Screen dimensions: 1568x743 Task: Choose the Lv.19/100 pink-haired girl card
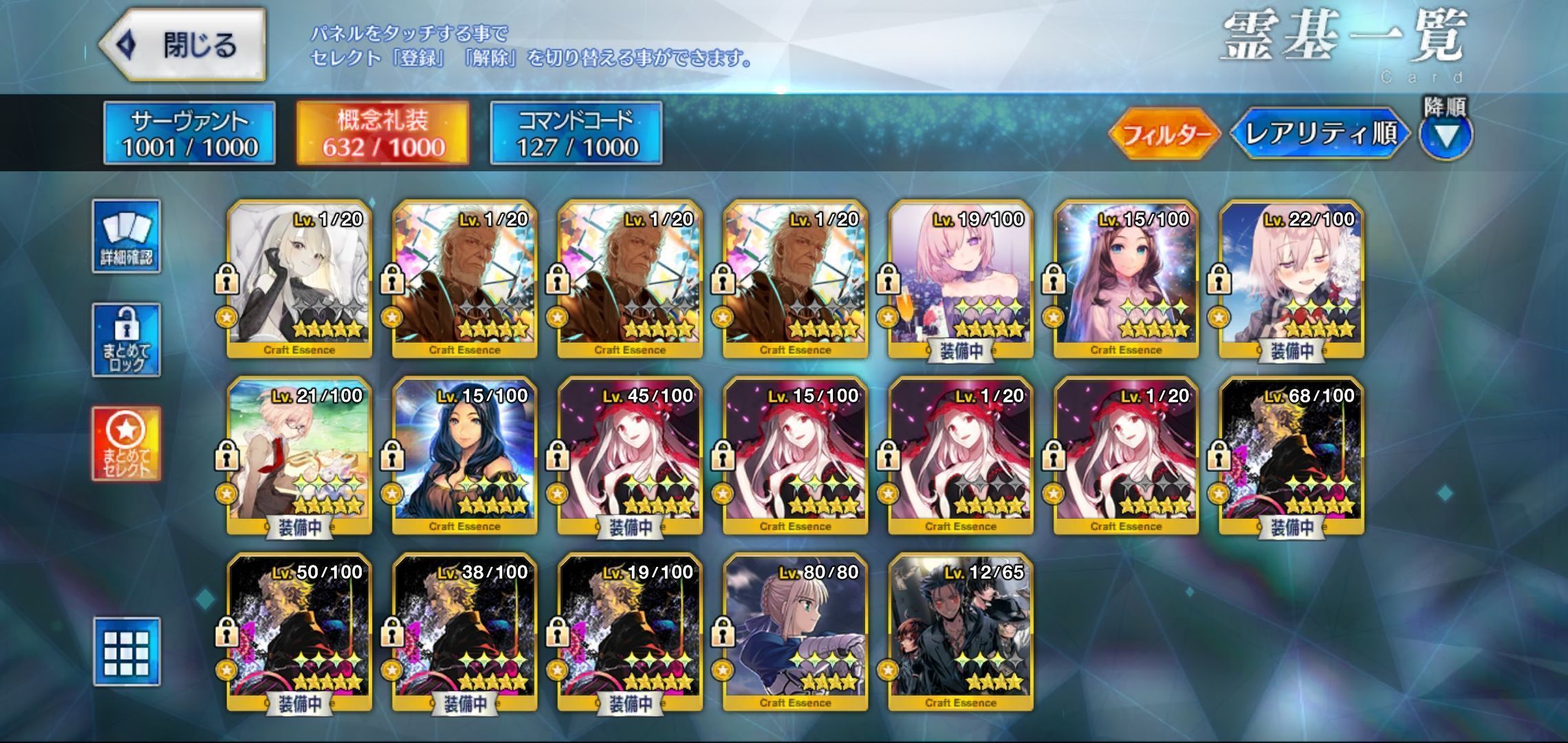click(x=961, y=279)
